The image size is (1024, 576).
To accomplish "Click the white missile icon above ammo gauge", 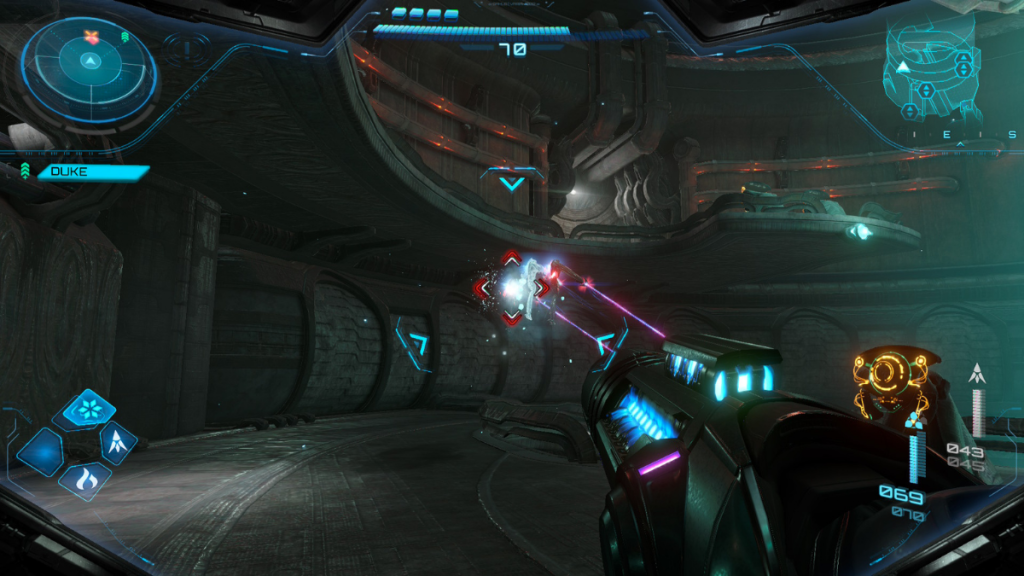I will [978, 375].
